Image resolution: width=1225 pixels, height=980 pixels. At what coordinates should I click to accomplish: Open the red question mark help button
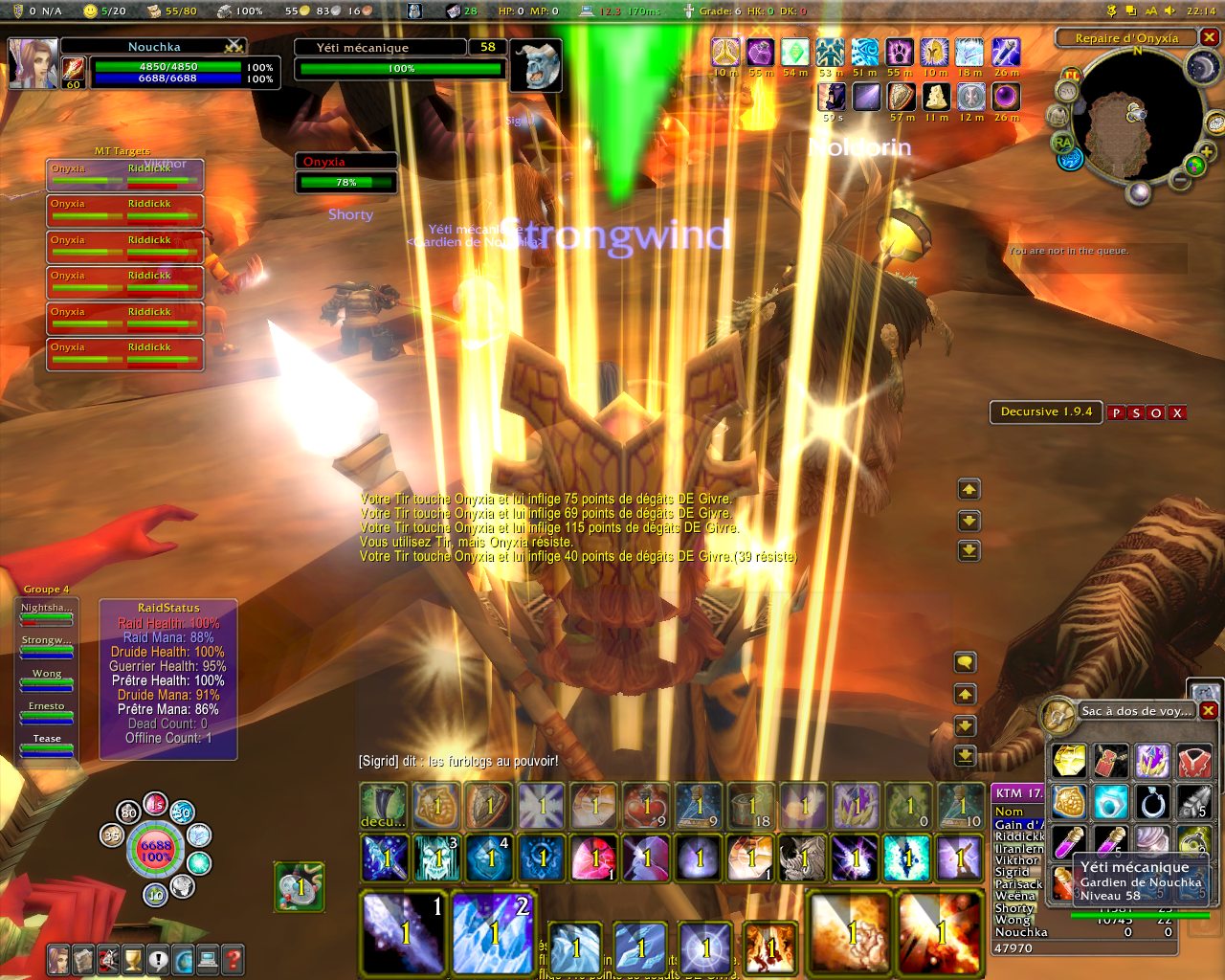pos(233,958)
